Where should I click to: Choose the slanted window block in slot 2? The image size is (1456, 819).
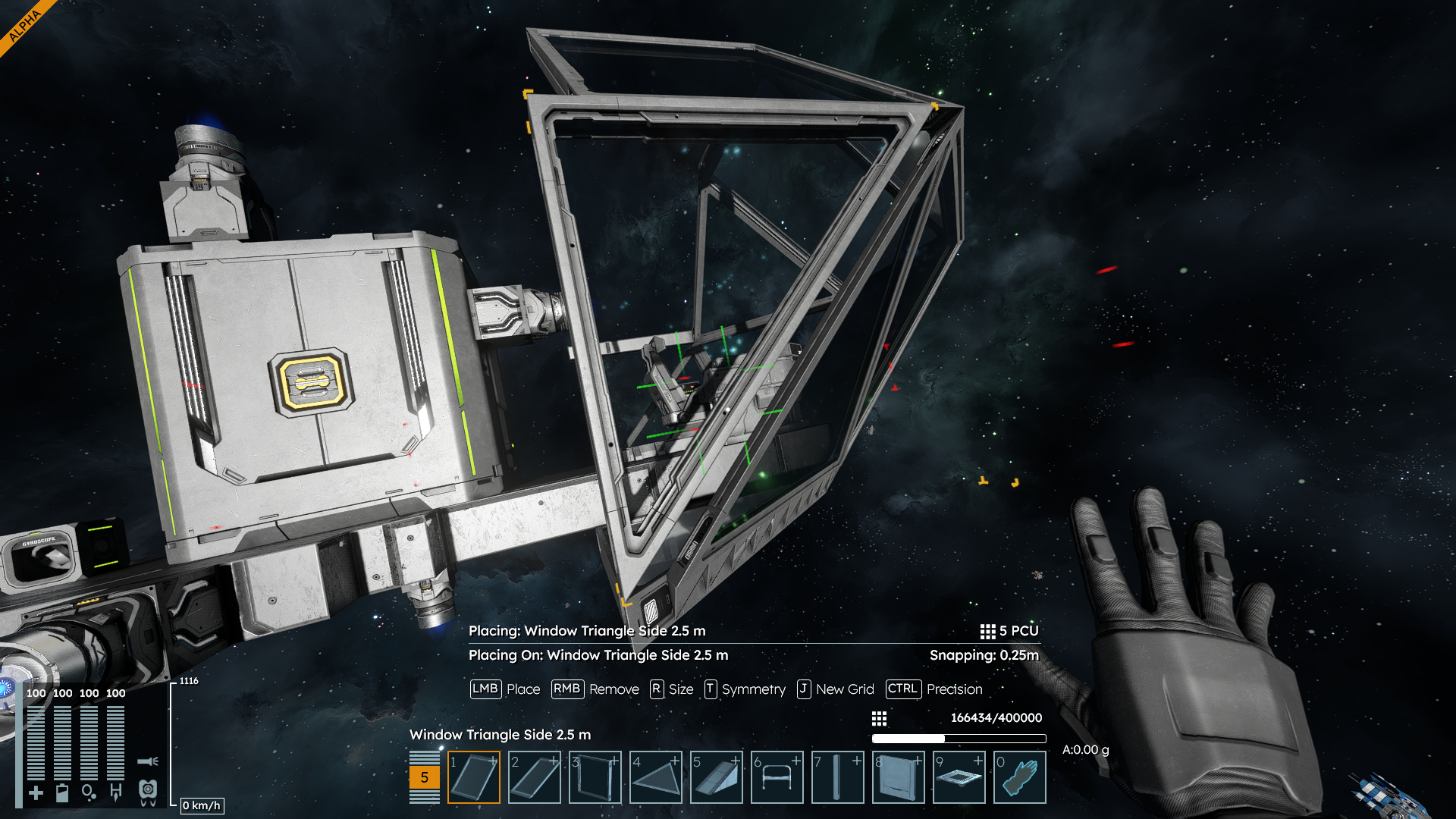tap(535, 777)
